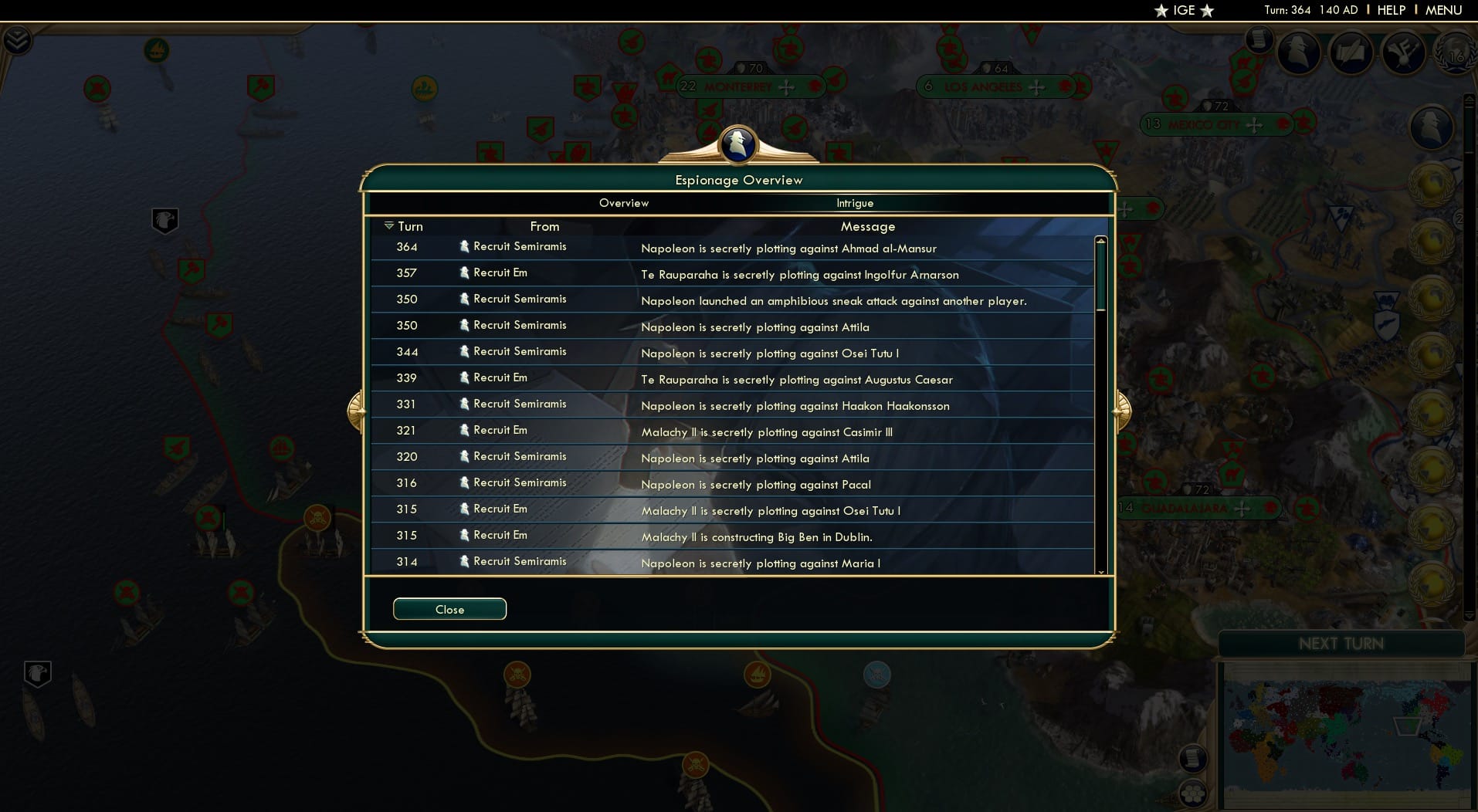1478x812 pixels.
Task: Open the spy notification portrait on right edge
Action: 1432,127
